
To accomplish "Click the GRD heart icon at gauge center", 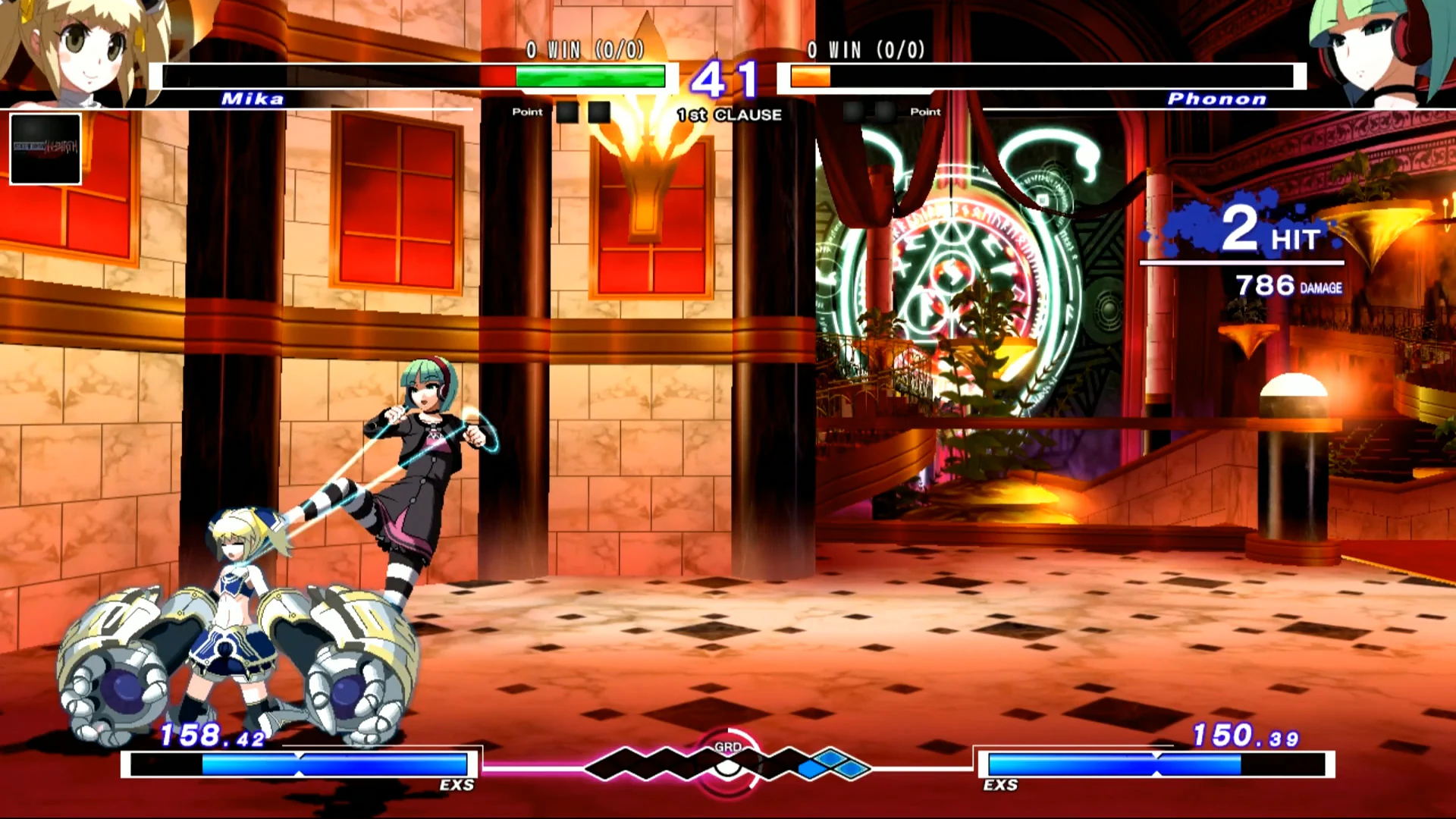I will 728,766.
